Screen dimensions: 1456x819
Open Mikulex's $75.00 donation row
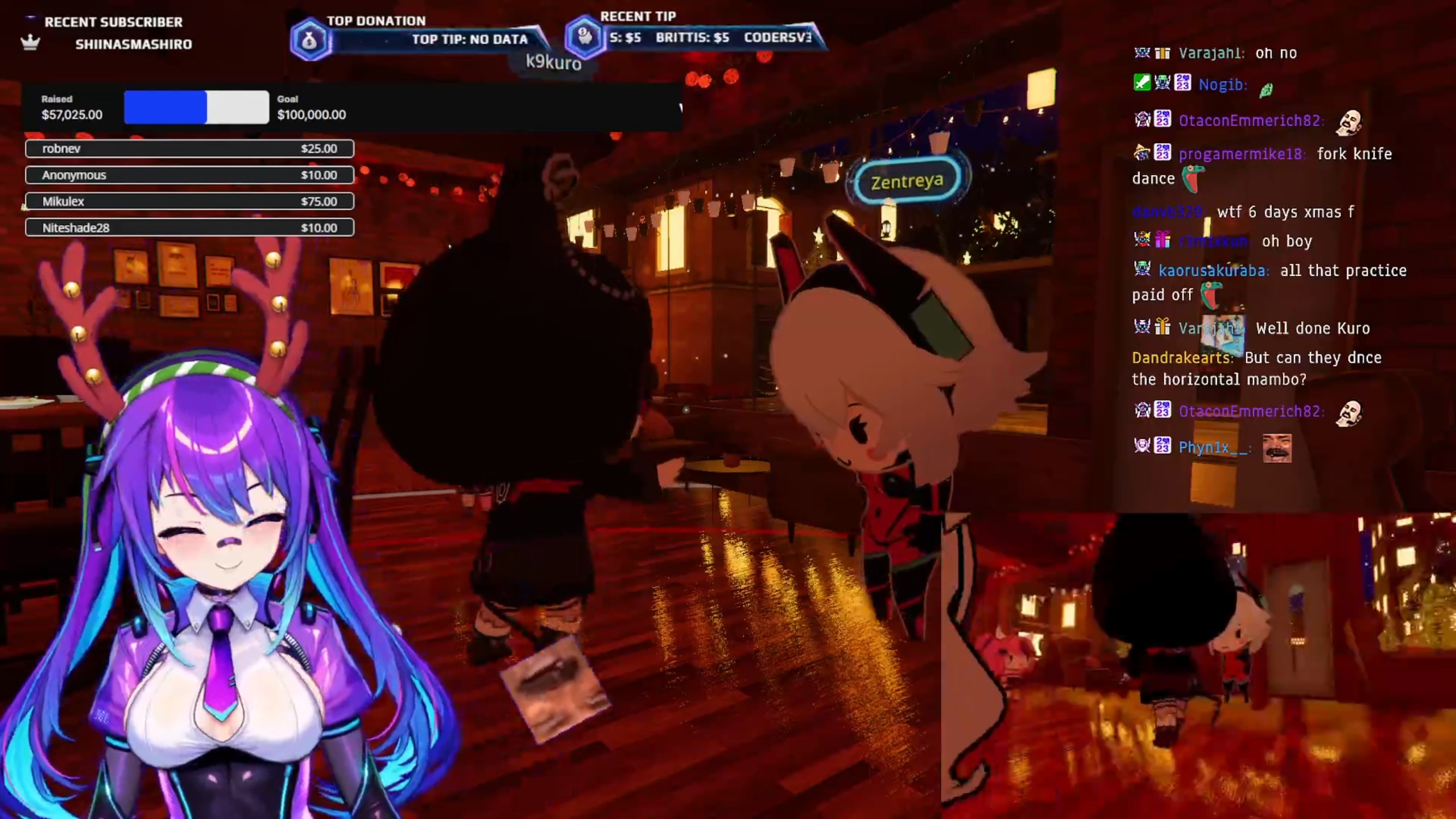[189, 201]
